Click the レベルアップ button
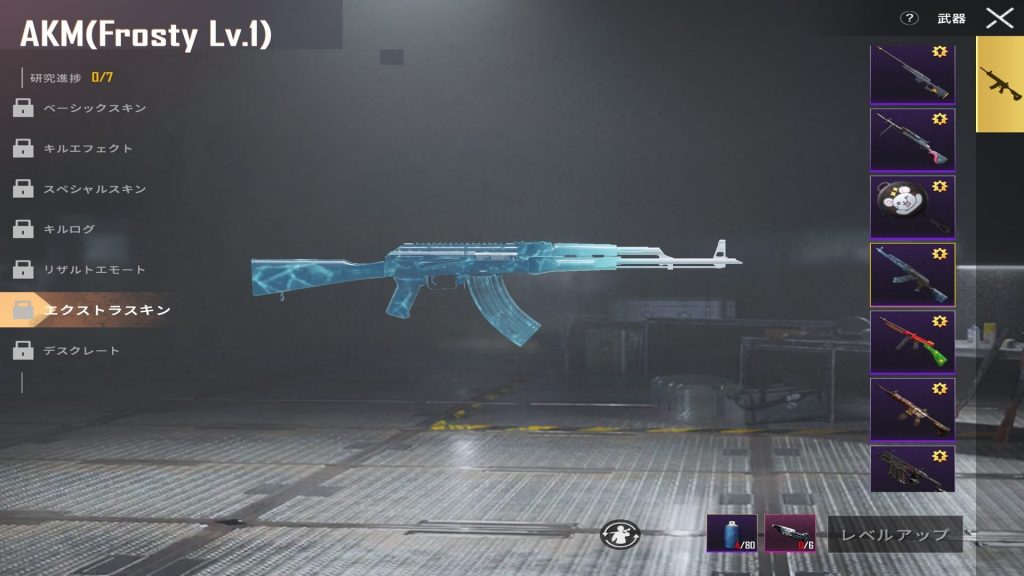1024x576 pixels. click(895, 534)
